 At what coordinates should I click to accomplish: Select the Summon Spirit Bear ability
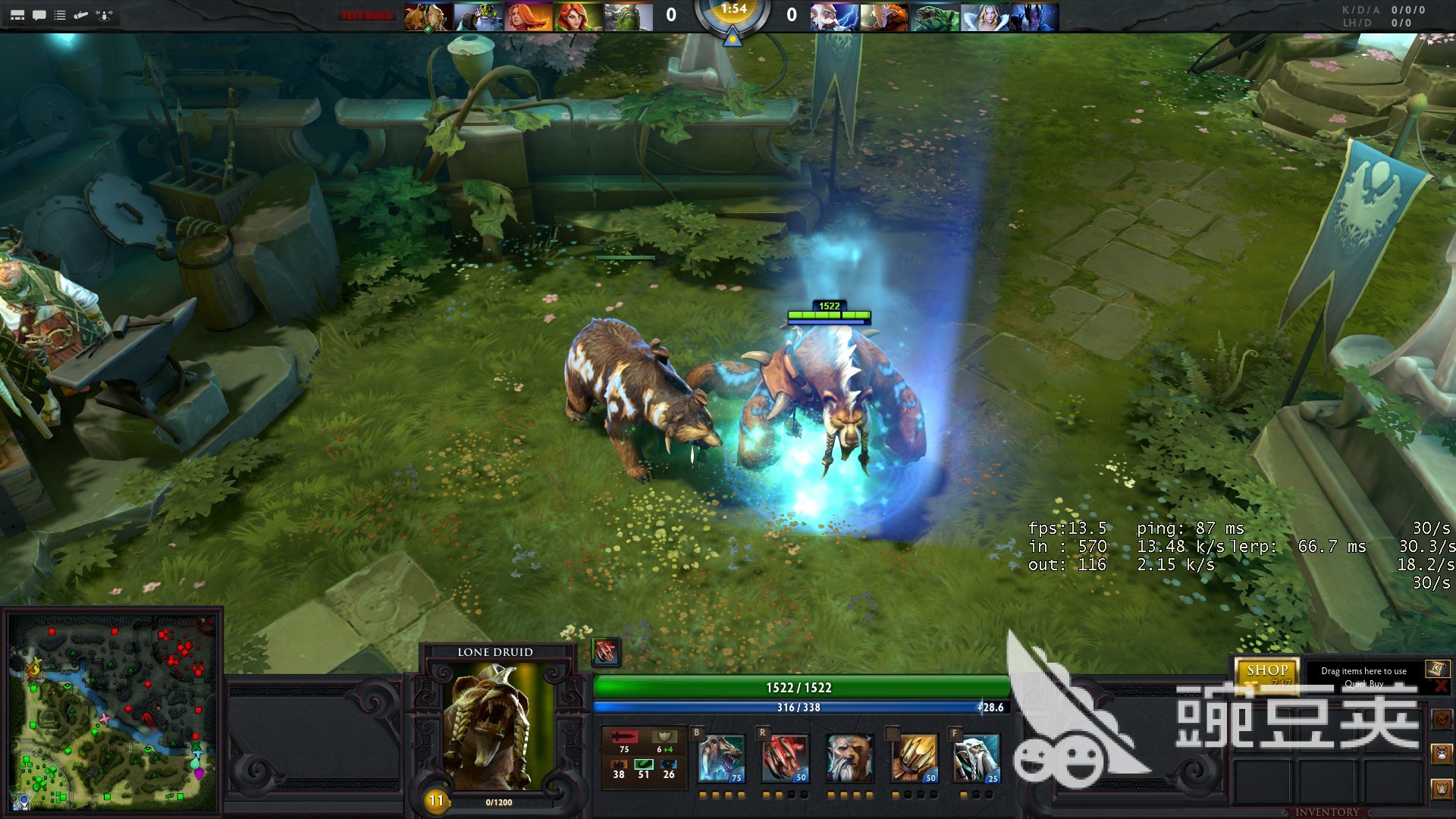pyautogui.click(x=722, y=758)
